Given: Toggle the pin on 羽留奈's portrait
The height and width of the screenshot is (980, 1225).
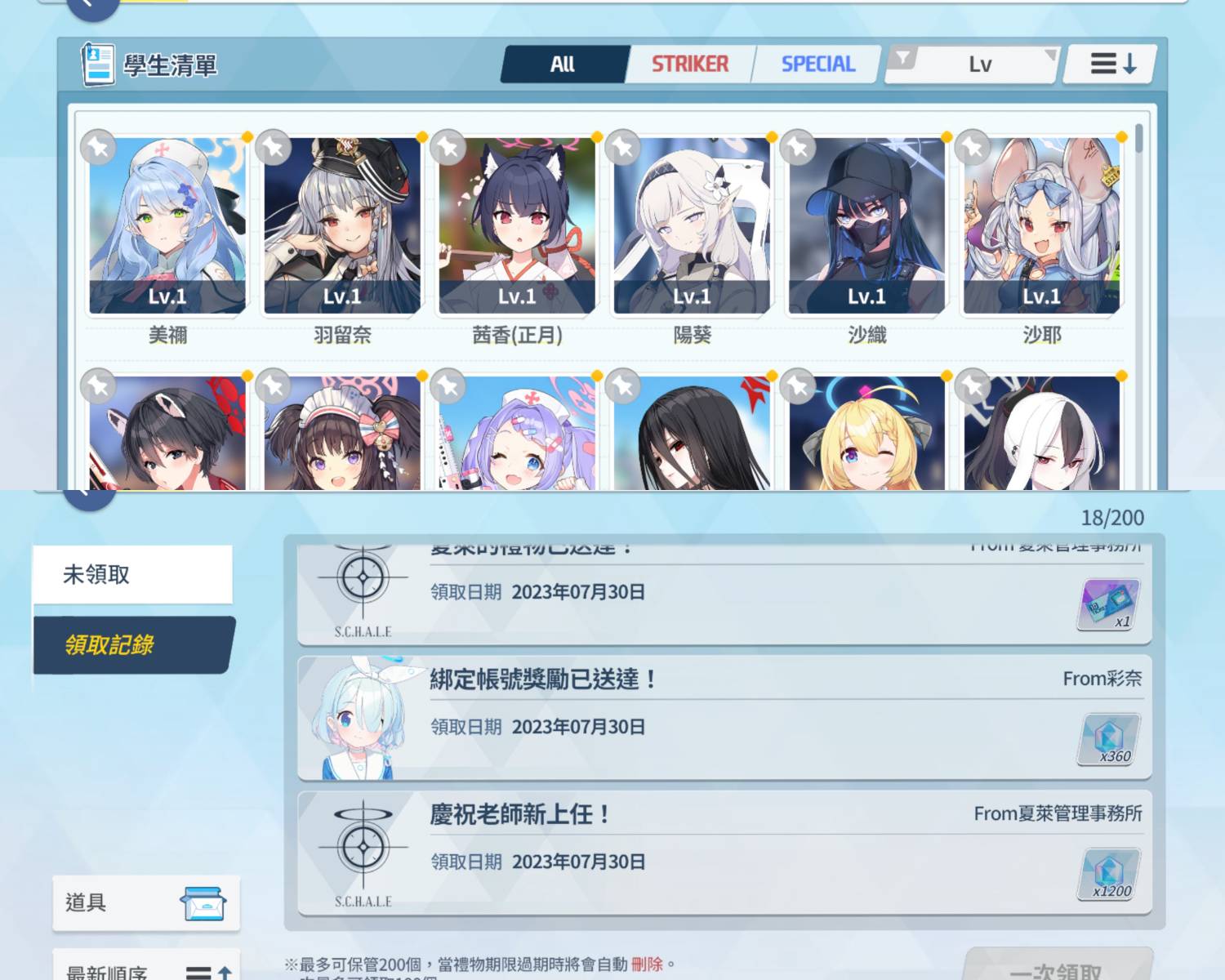Looking at the screenshot, I should click(274, 148).
